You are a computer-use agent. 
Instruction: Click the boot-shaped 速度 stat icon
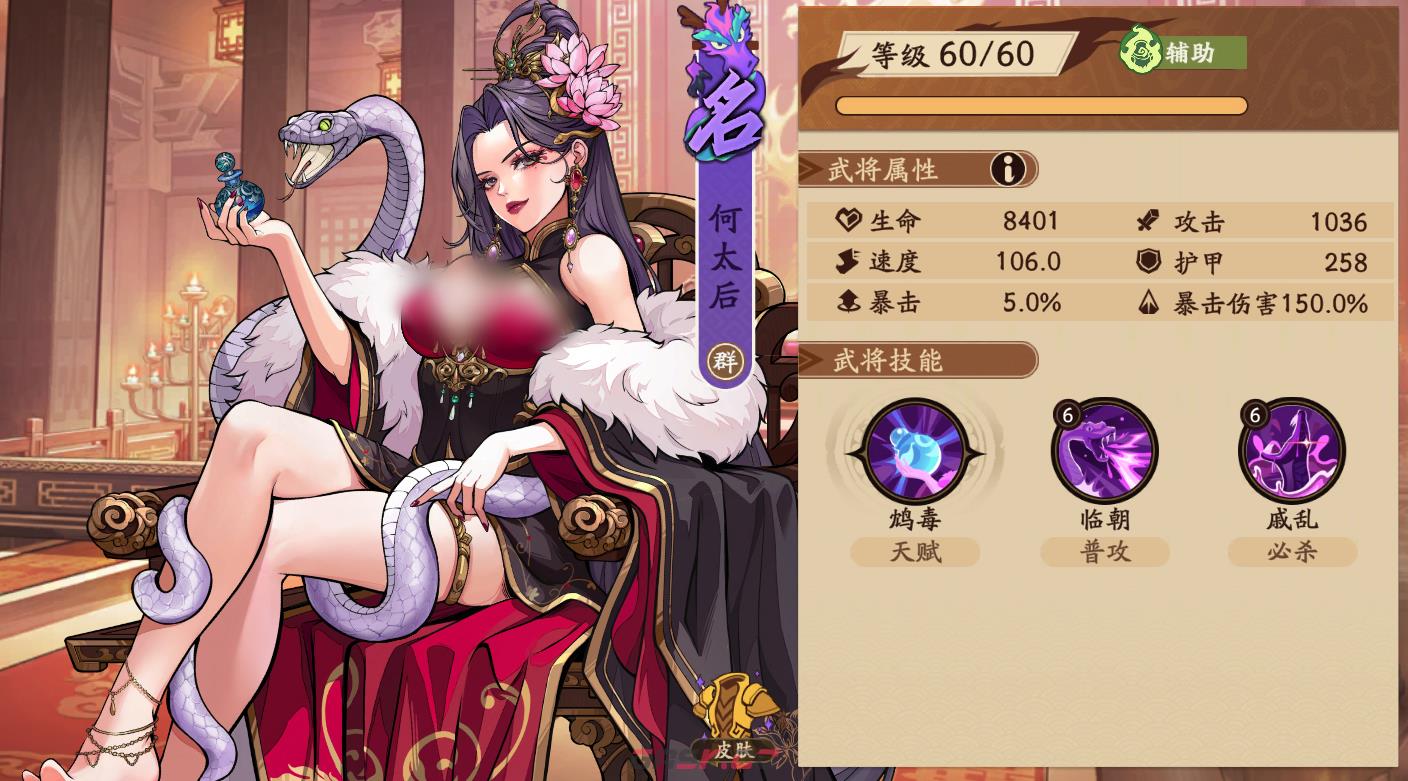coord(849,262)
